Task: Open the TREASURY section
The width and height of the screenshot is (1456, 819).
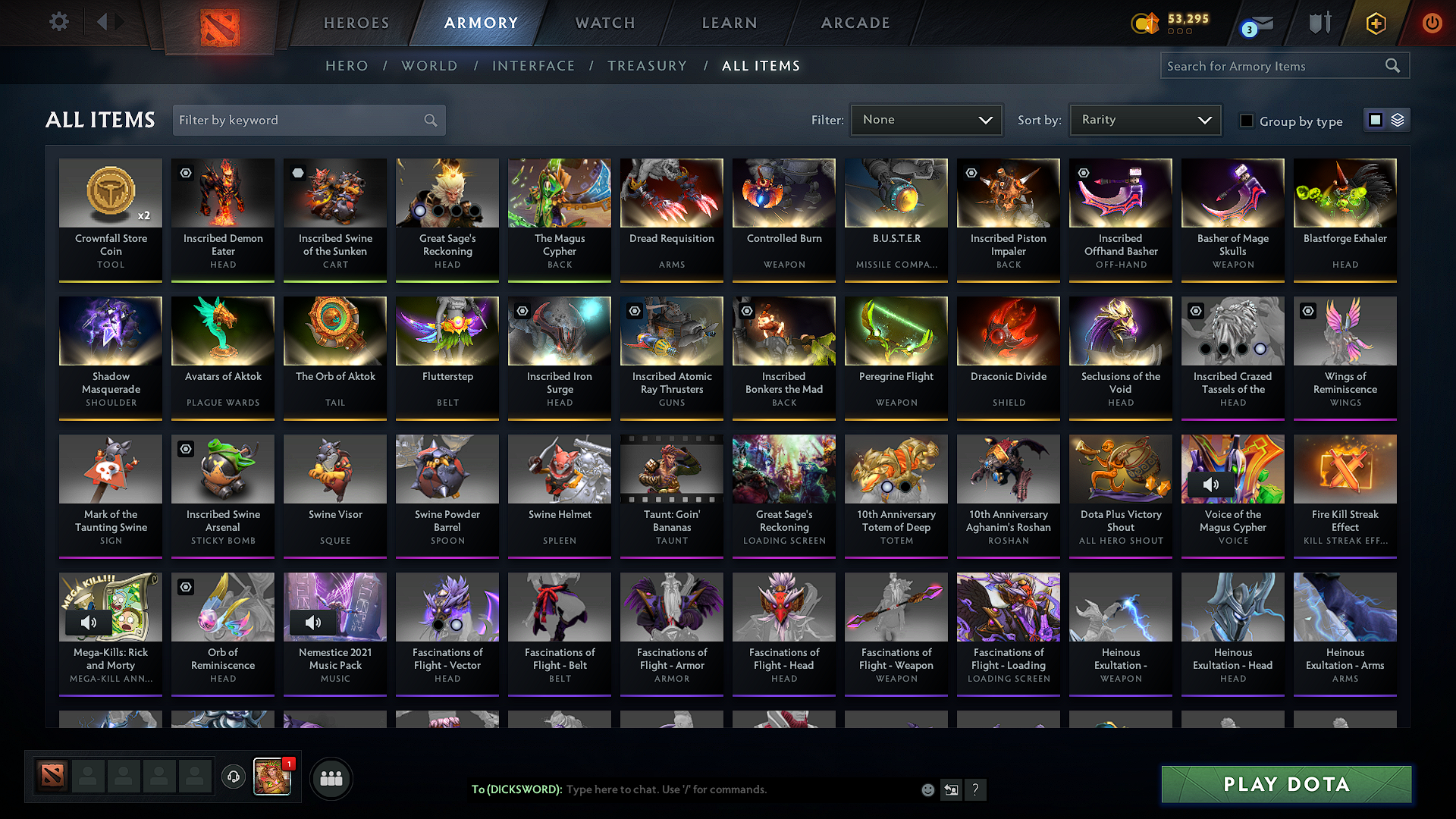Action: coord(647,65)
